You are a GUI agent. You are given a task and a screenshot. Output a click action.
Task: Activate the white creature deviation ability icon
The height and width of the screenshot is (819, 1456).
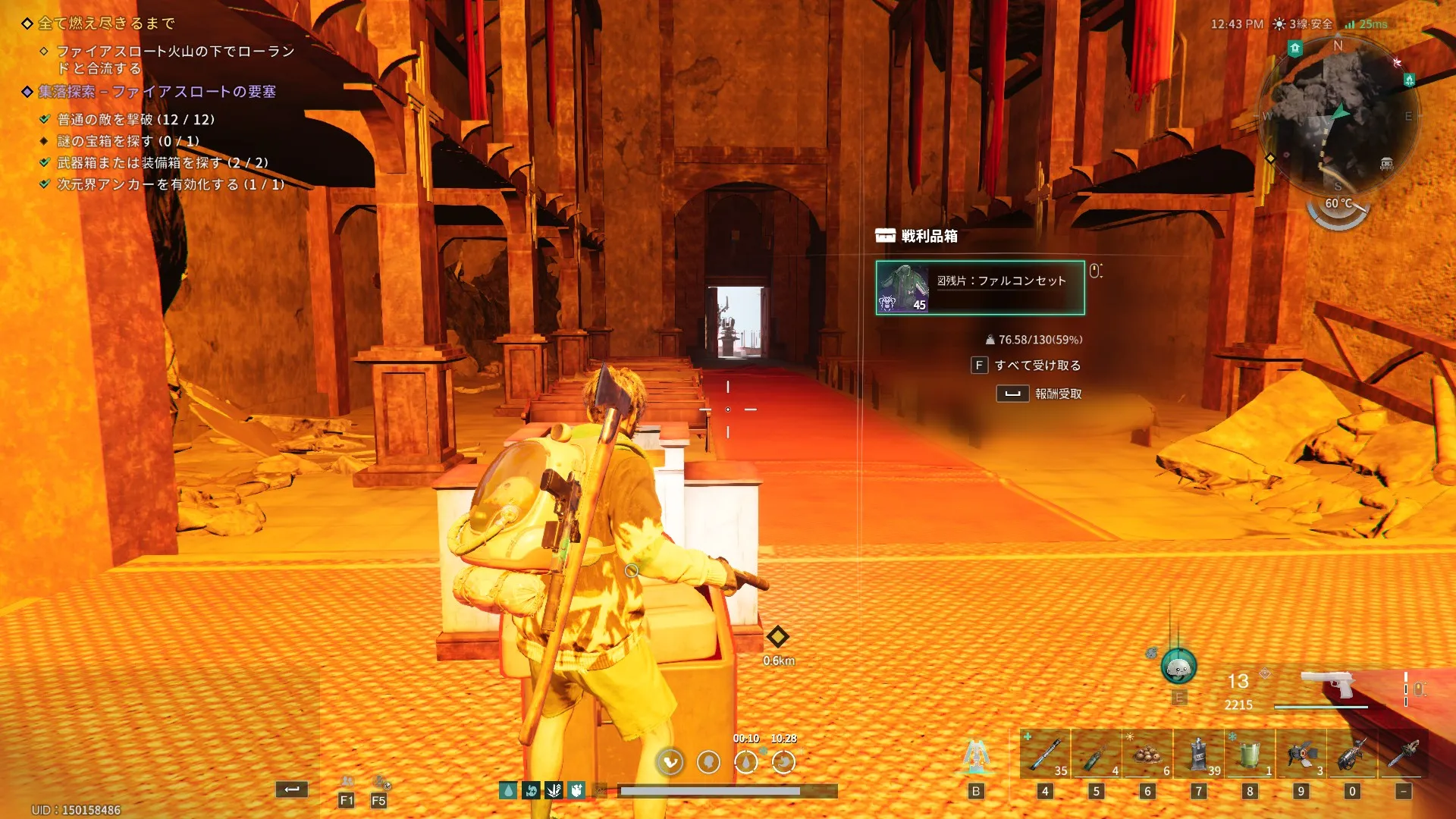click(1178, 668)
